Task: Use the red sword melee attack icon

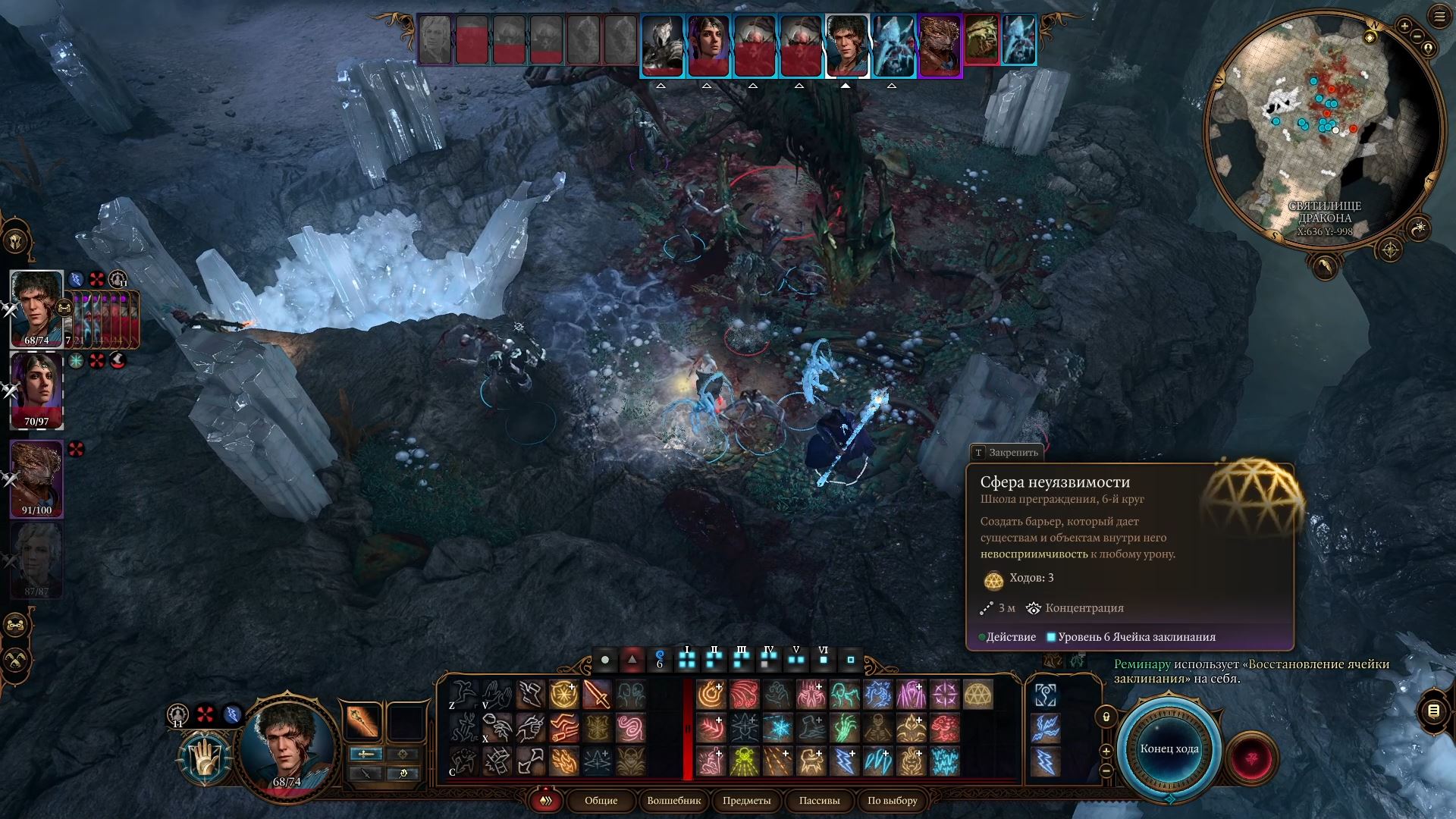Action: pos(597,695)
